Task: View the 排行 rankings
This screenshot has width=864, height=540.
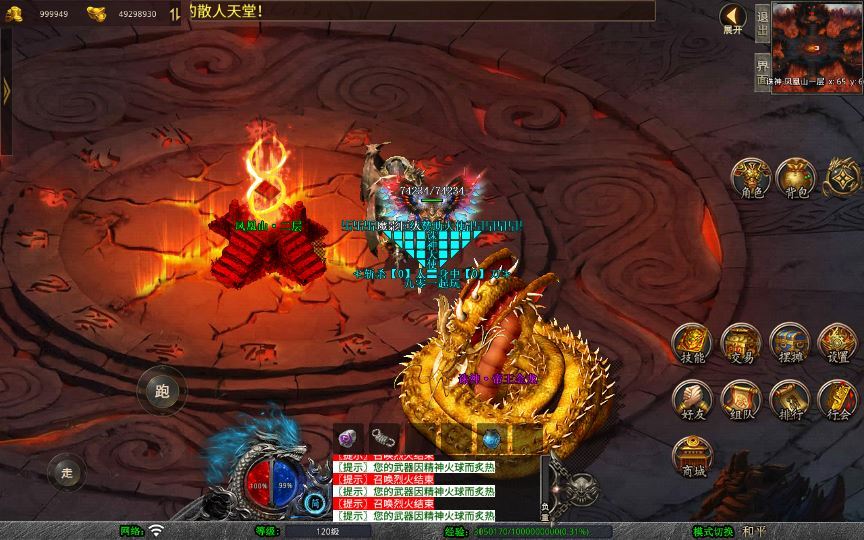Action: (x=790, y=400)
